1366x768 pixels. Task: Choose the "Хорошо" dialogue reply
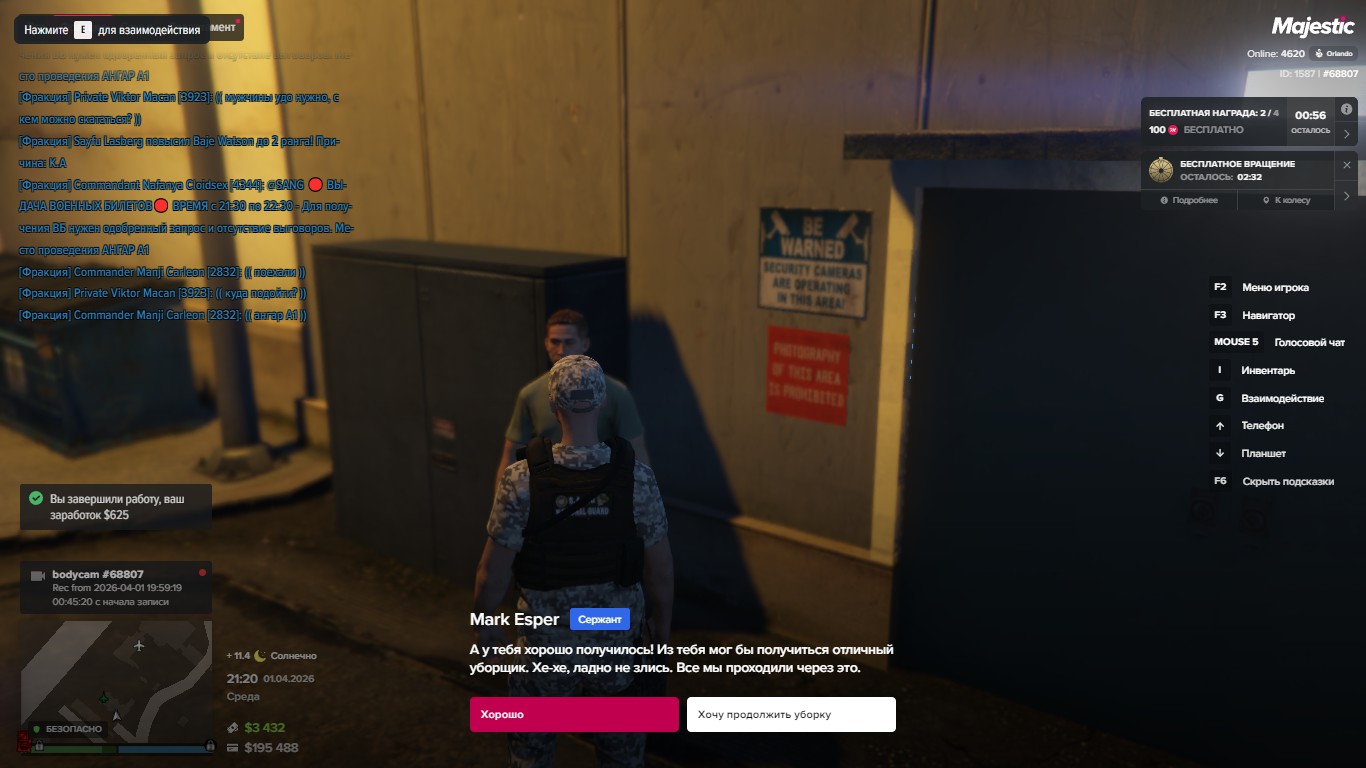pyautogui.click(x=574, y=715)
